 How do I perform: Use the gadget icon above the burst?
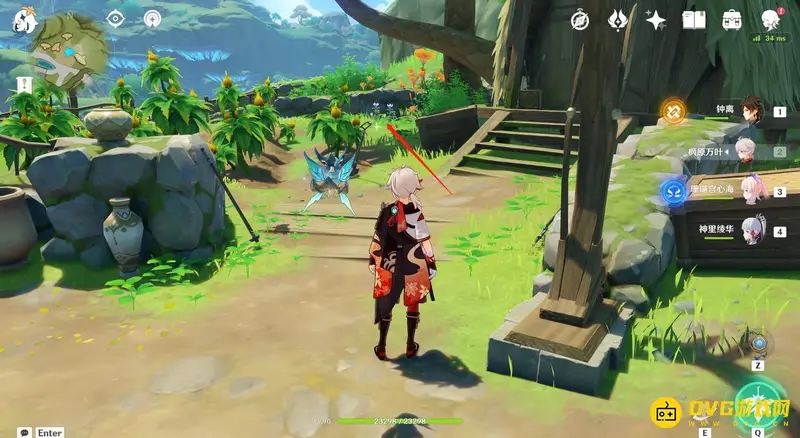759,345
